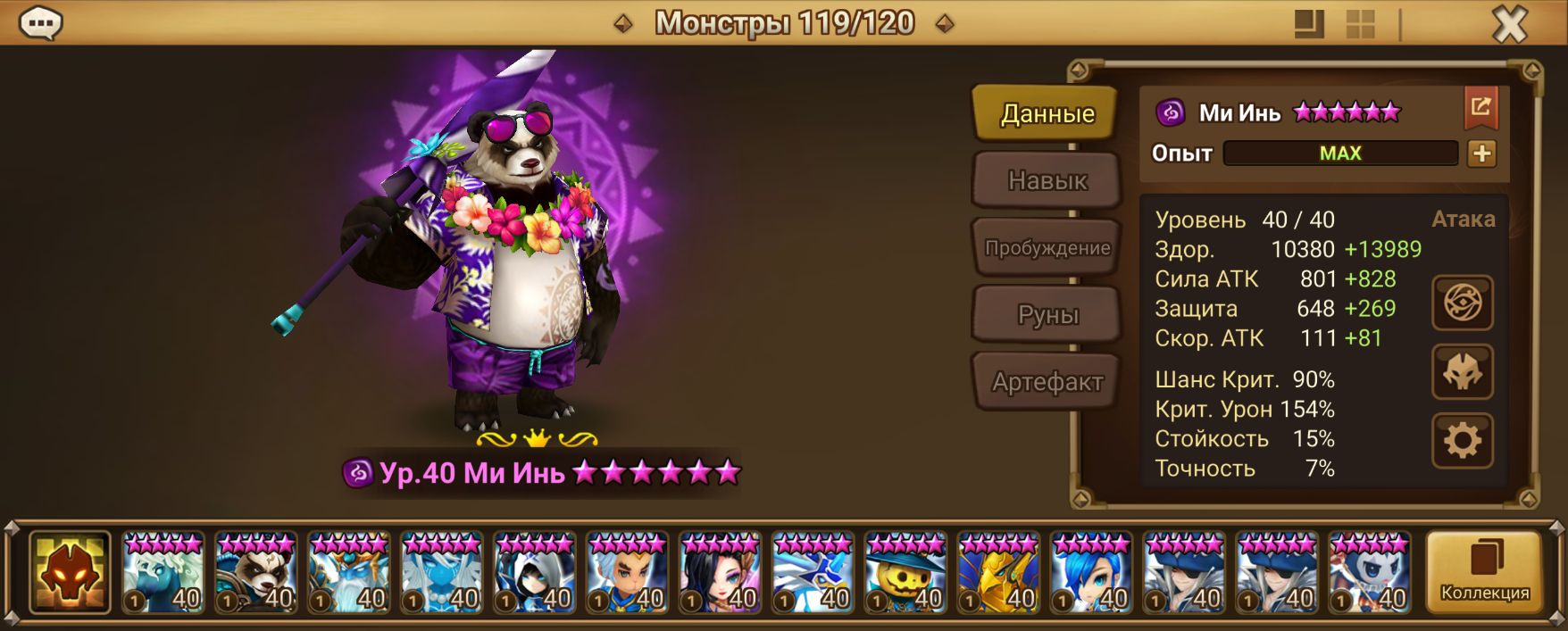The height and width of the screenshot is (631, 1568).
Task: Open the orange mask storage icon
Action: 70,572
